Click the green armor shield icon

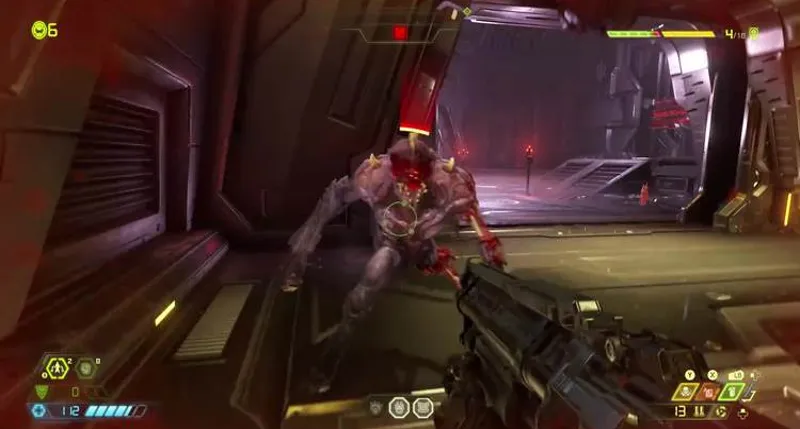click(x=41, y=391)
